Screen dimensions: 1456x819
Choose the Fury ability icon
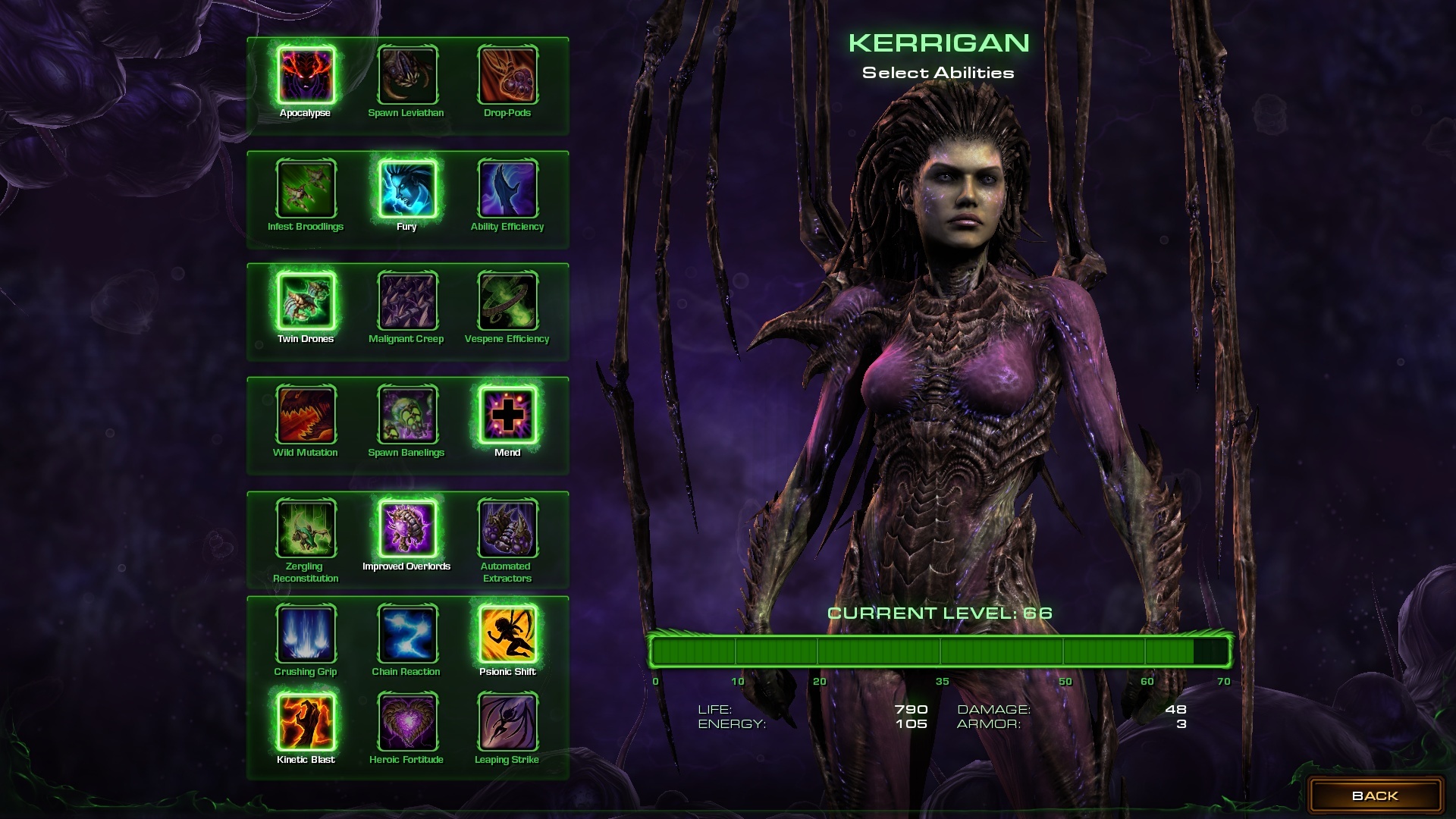[407, 189]
